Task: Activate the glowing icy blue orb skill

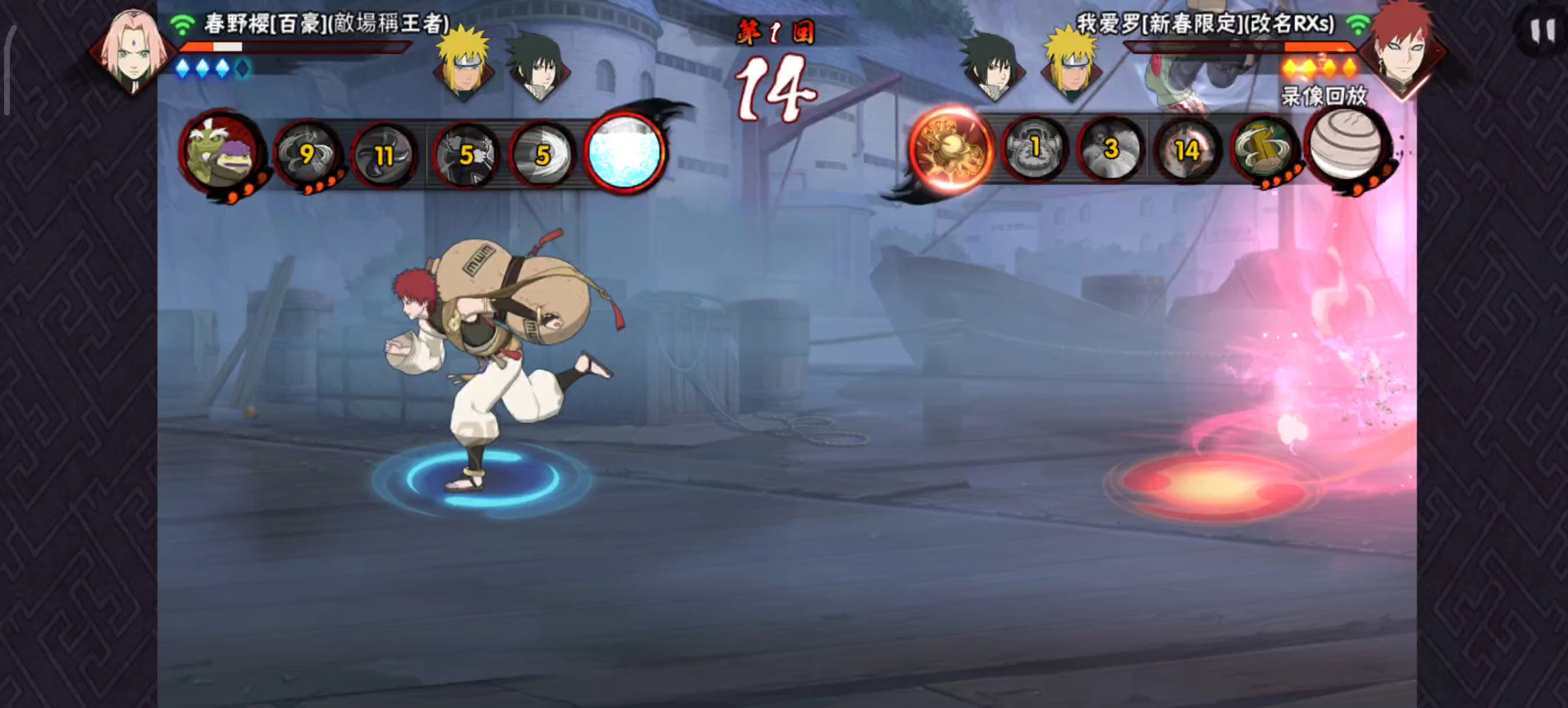Action: pos(624,152)
